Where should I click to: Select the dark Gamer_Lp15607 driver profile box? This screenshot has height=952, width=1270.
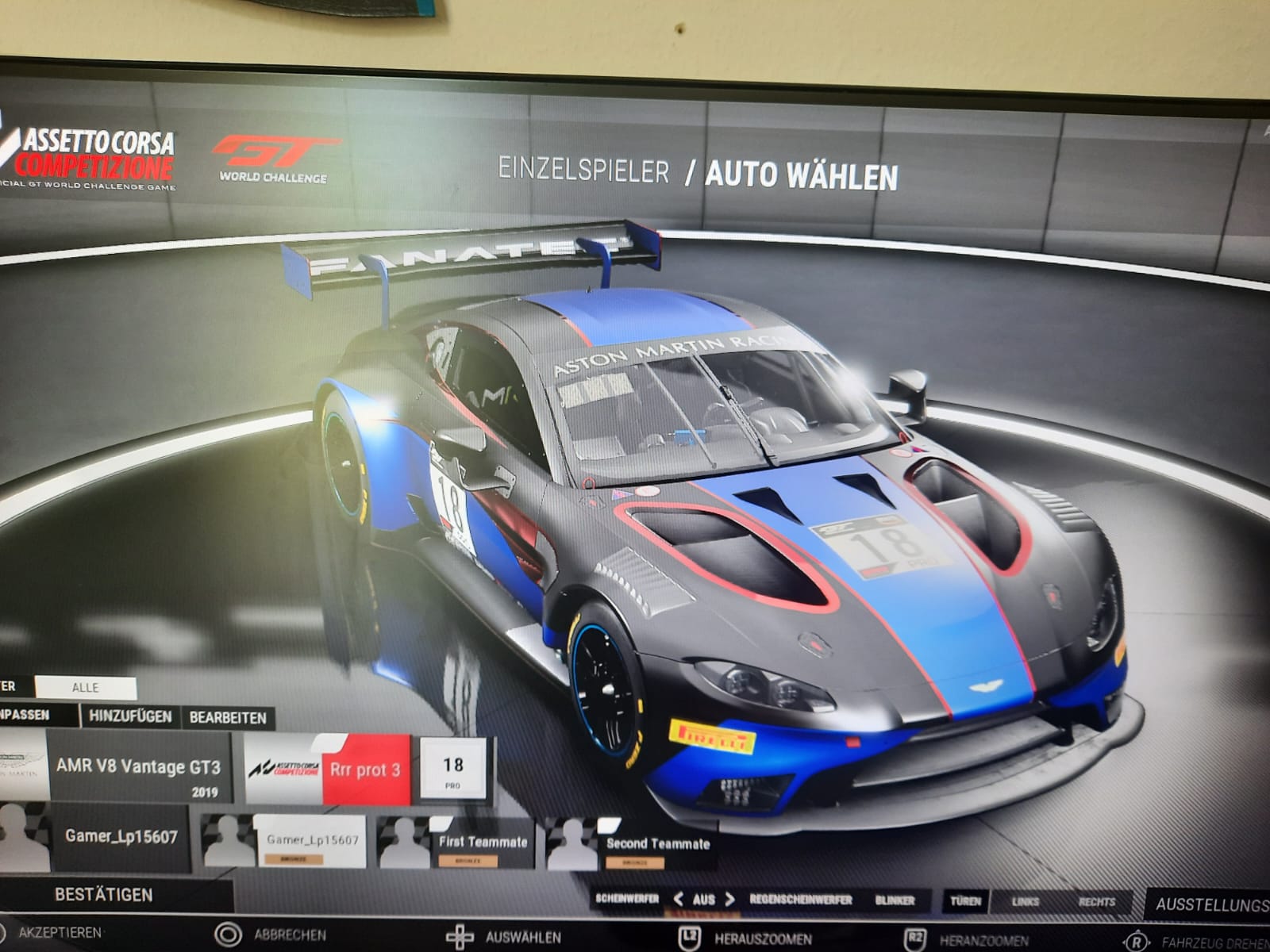[121, 836]
